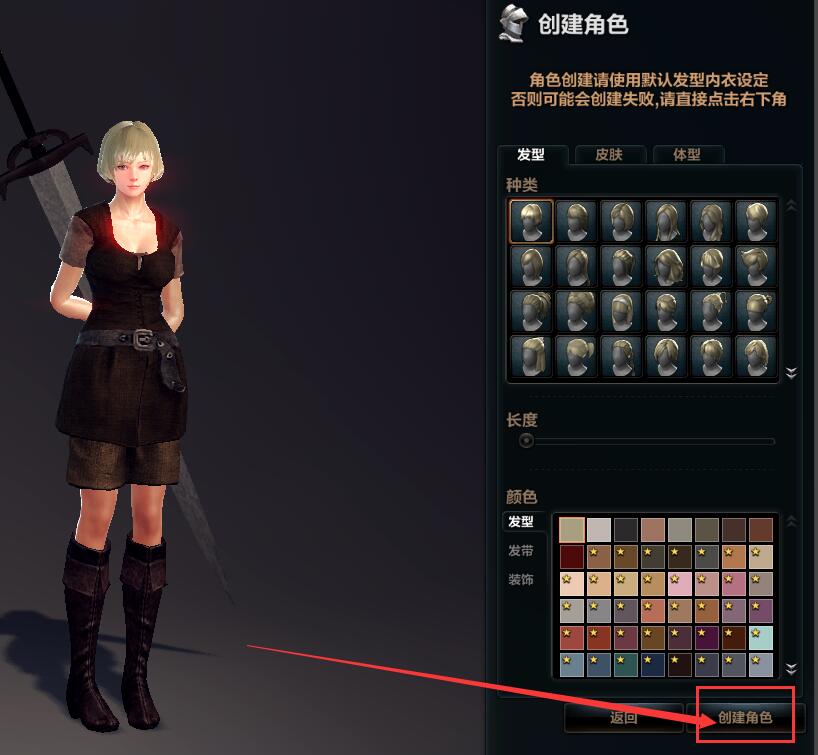Image resolution: width=818 pixels, height=755 pixels.
Task: Click the 创建角色 button
Action: coord(745,717)
